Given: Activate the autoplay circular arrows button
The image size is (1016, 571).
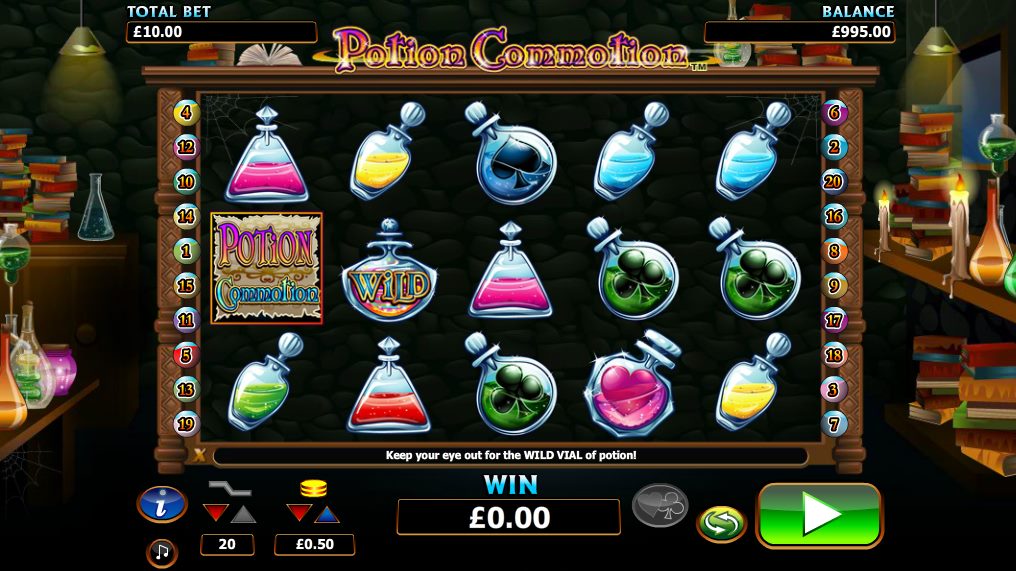Looking at the screenshot, I should tap(721, 523).
